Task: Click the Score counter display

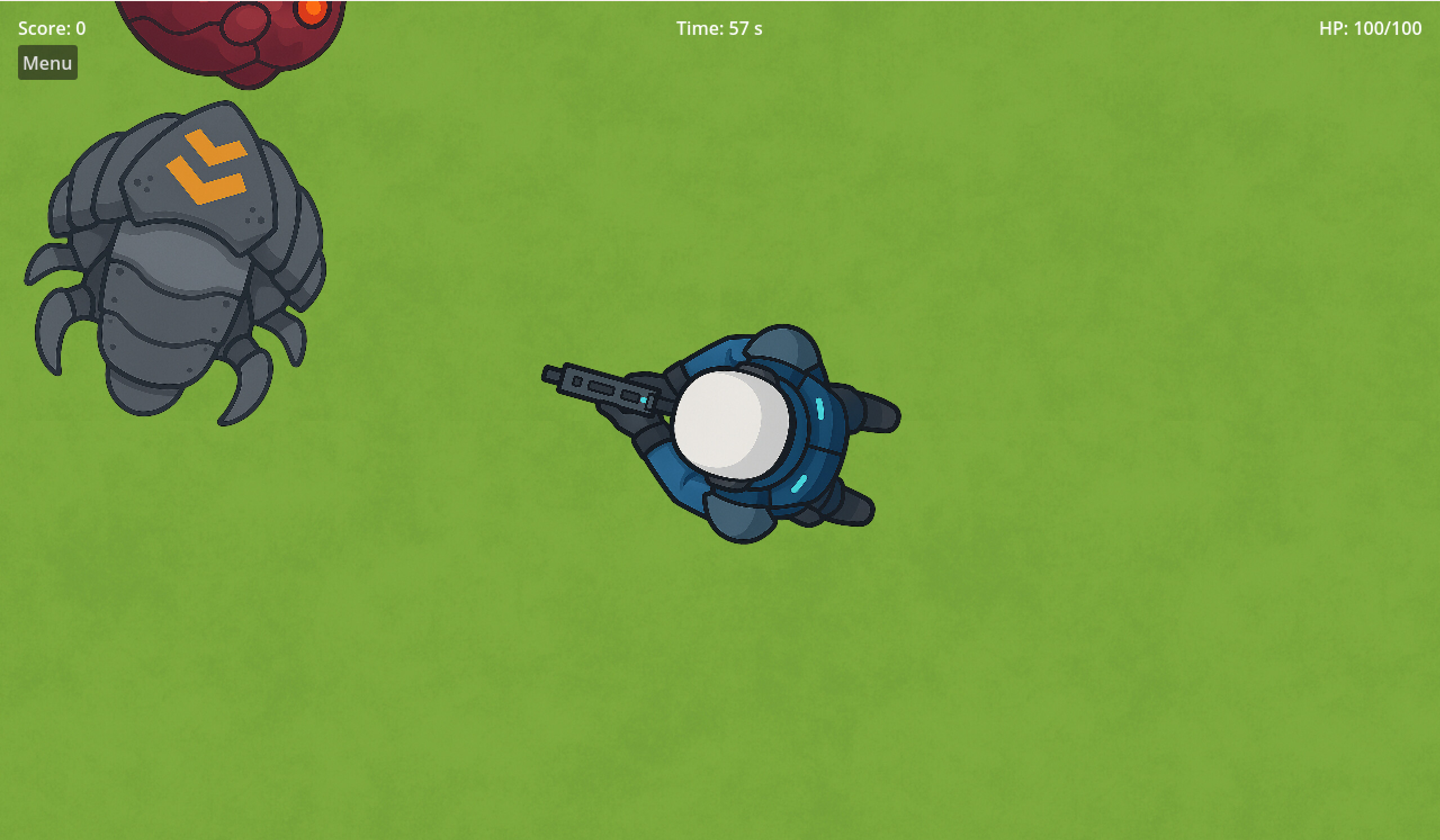Action: (51, 28)
